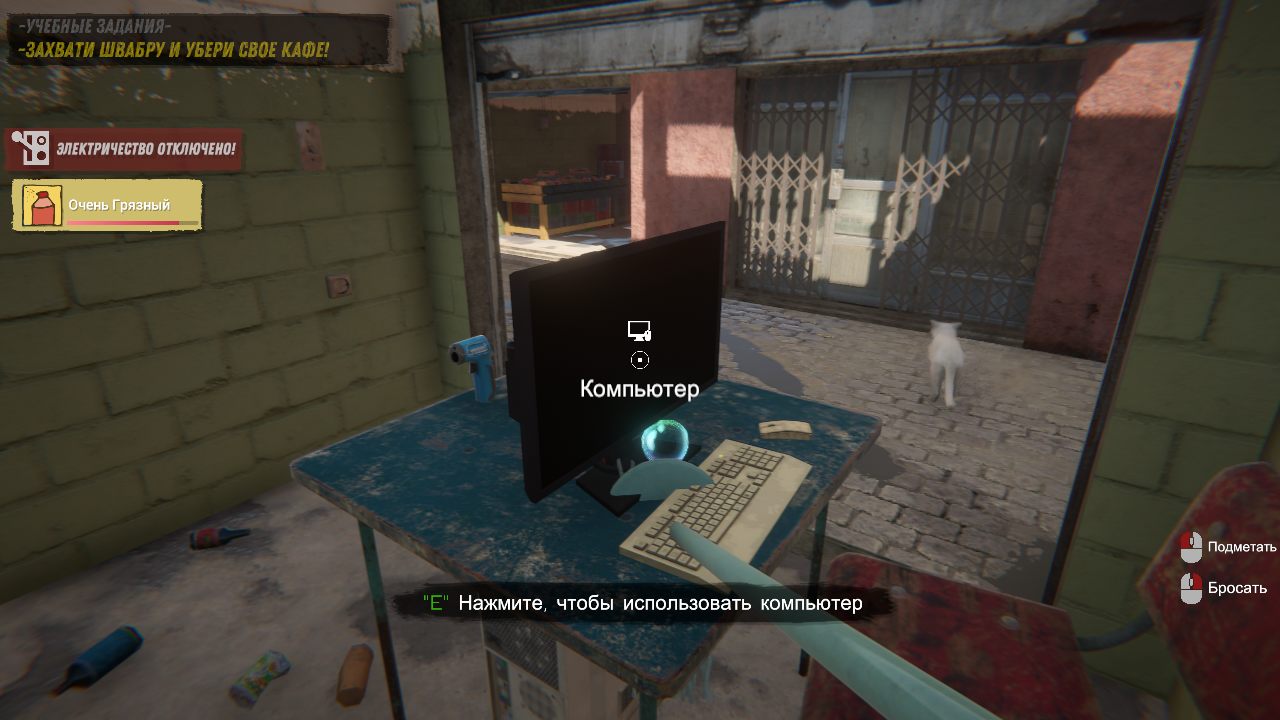Toggle the Бросать action label
The image size is (1280, 720).
[1237, 589]
